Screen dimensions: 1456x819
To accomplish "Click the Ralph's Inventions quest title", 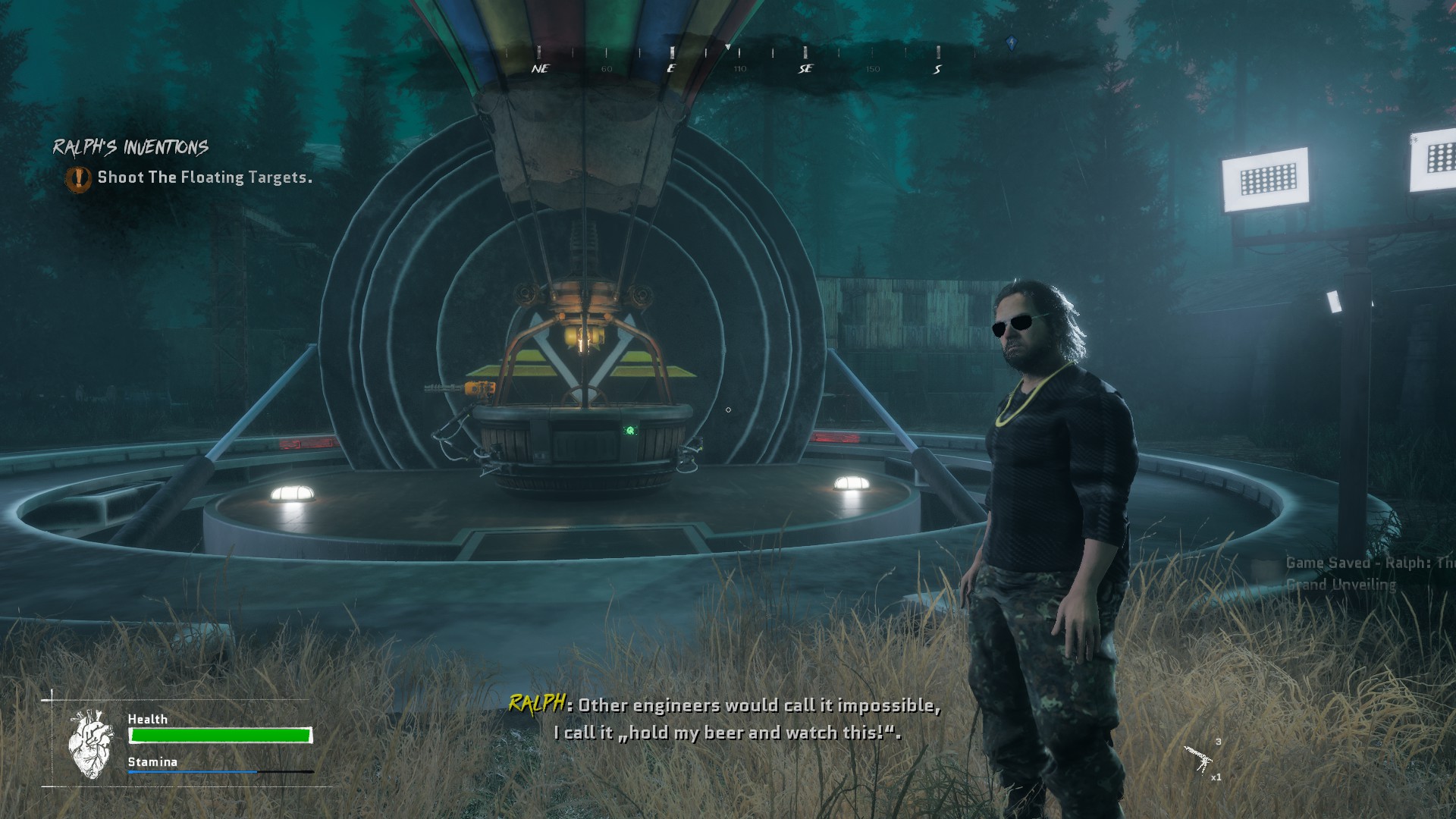I will point(130,147).
